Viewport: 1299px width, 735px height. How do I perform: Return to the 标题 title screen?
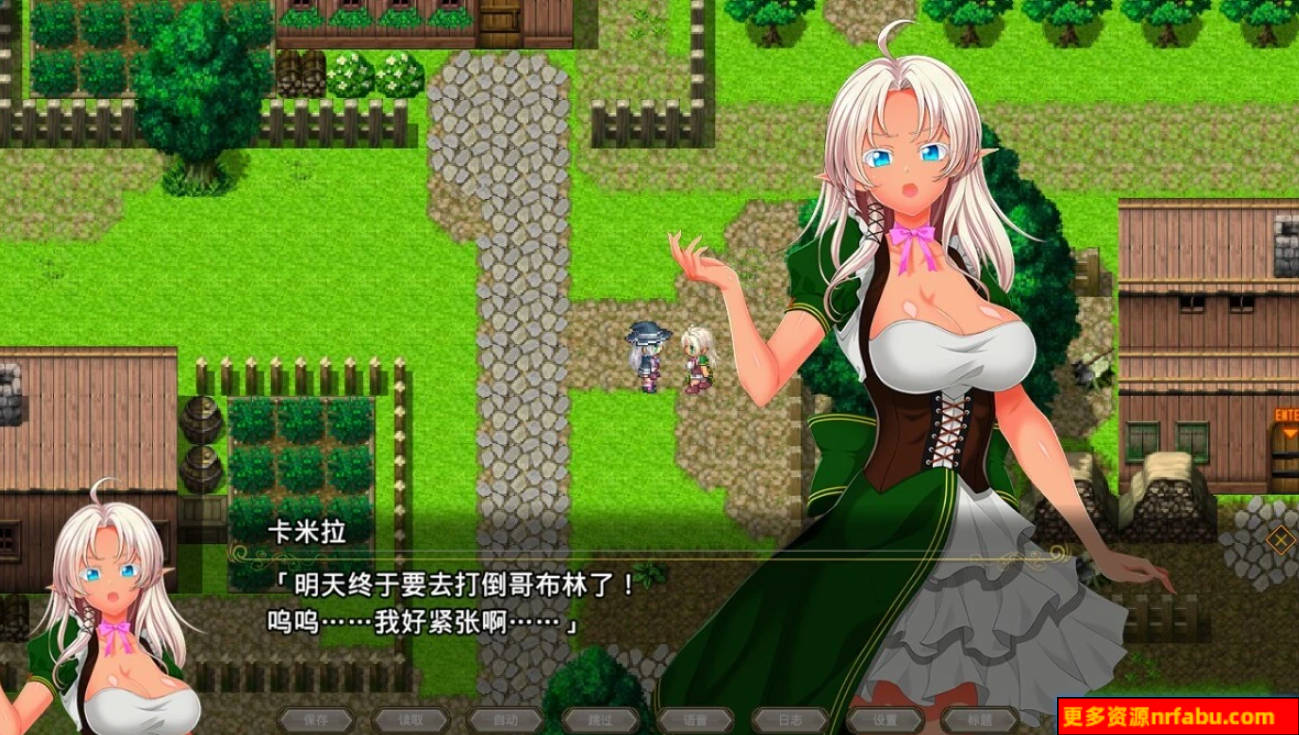(x=980, y=720)
